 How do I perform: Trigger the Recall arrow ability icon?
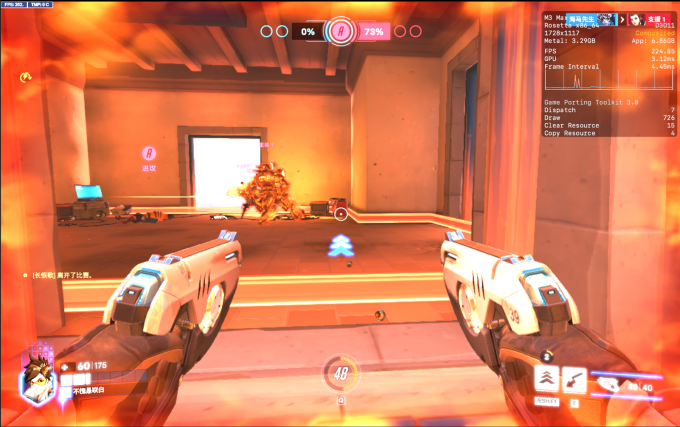click(x=574, y=378)
